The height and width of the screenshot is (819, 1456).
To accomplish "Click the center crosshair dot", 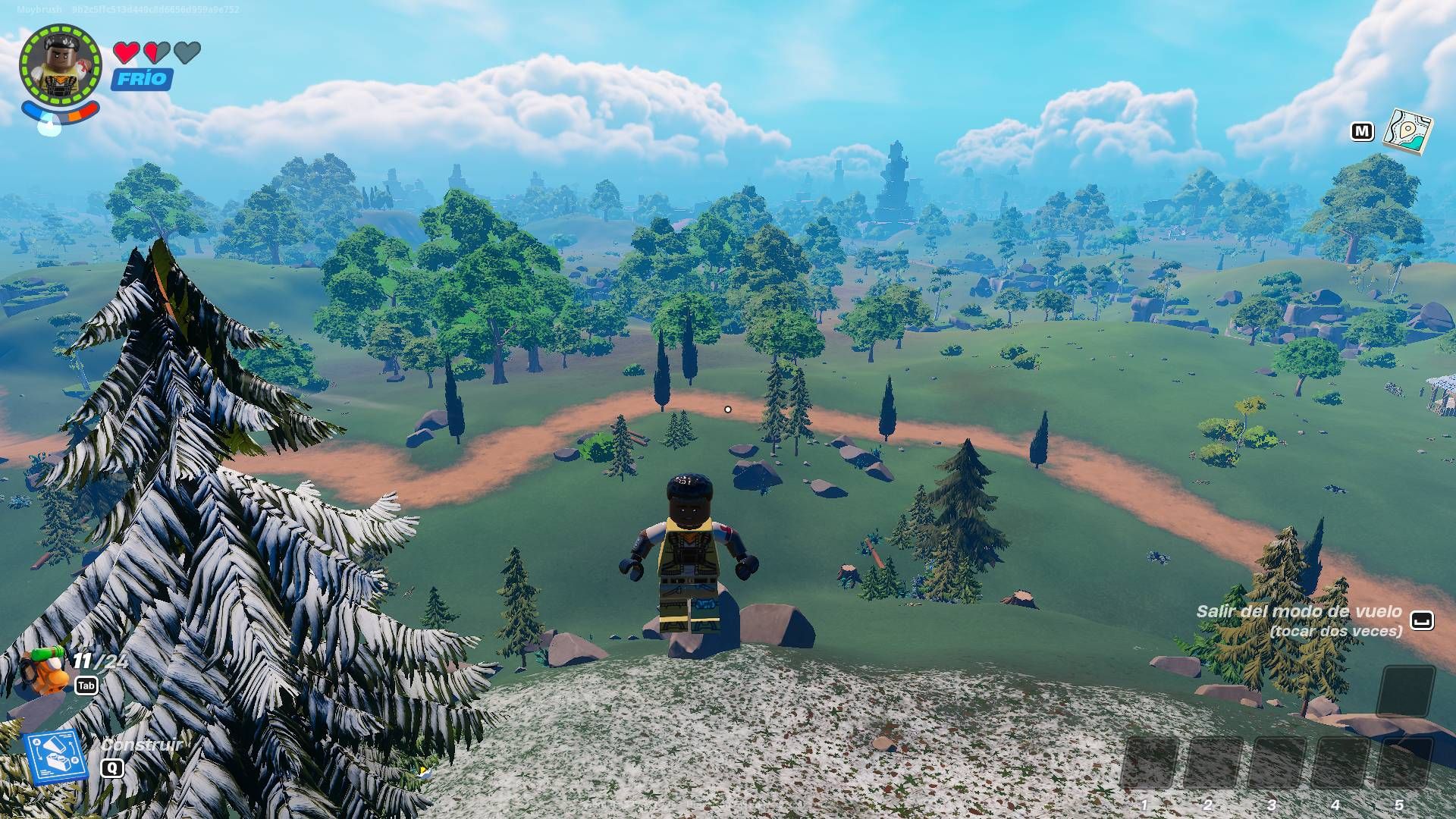I will click(728, 408).
